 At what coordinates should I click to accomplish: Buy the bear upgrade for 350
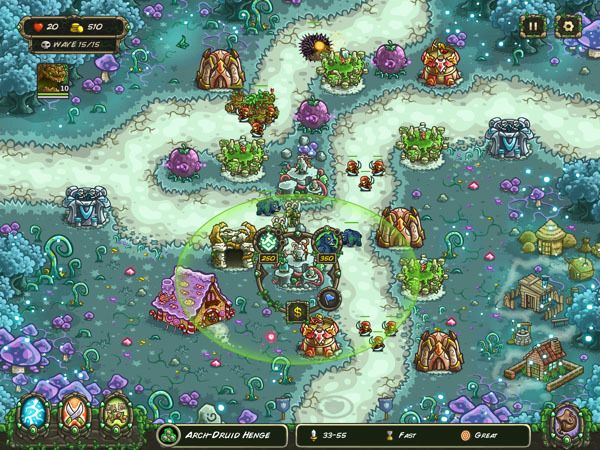(x=327, y=242)
